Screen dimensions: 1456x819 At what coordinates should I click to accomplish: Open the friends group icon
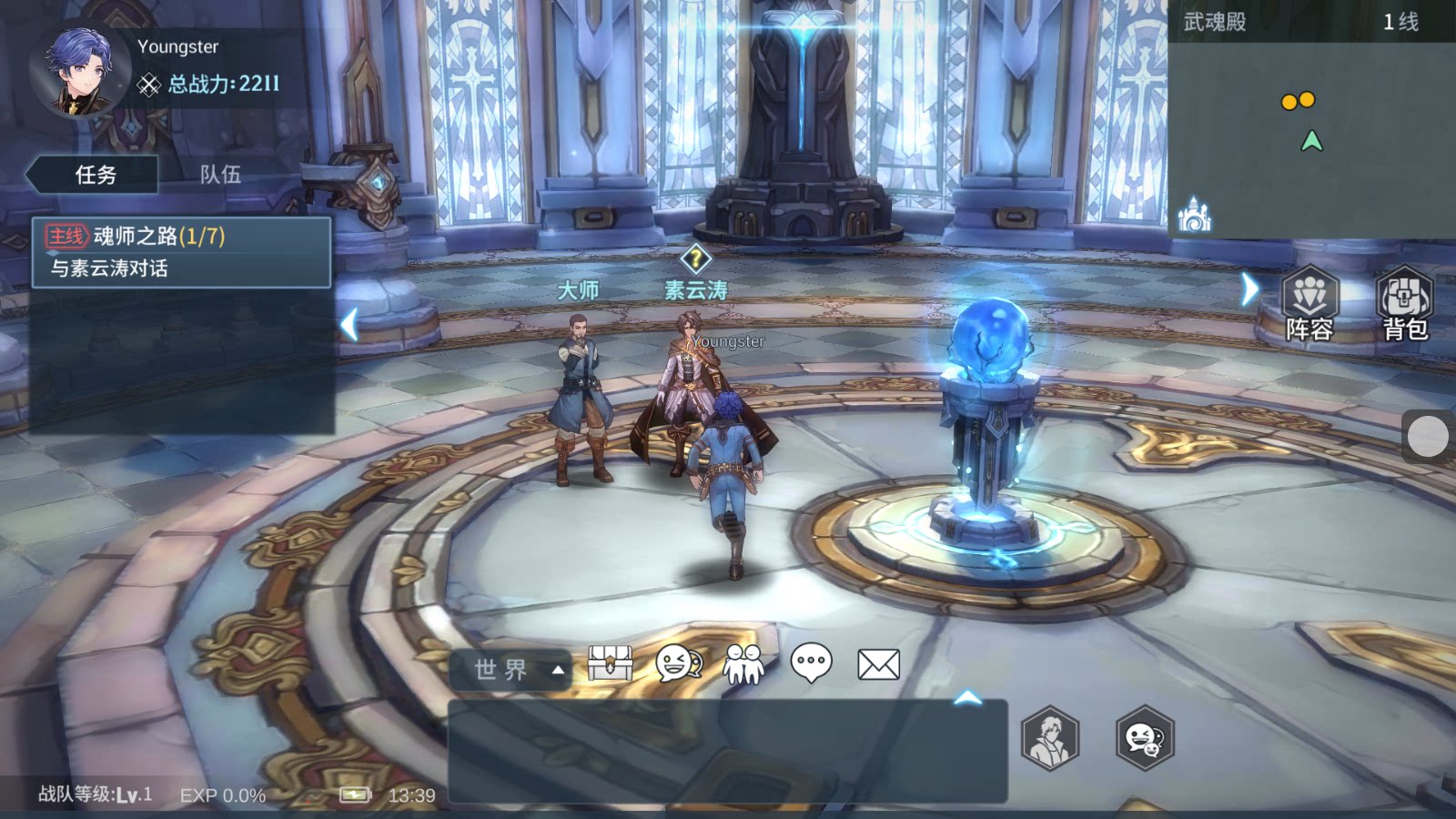pyautogui.click(x=743, y=663)
